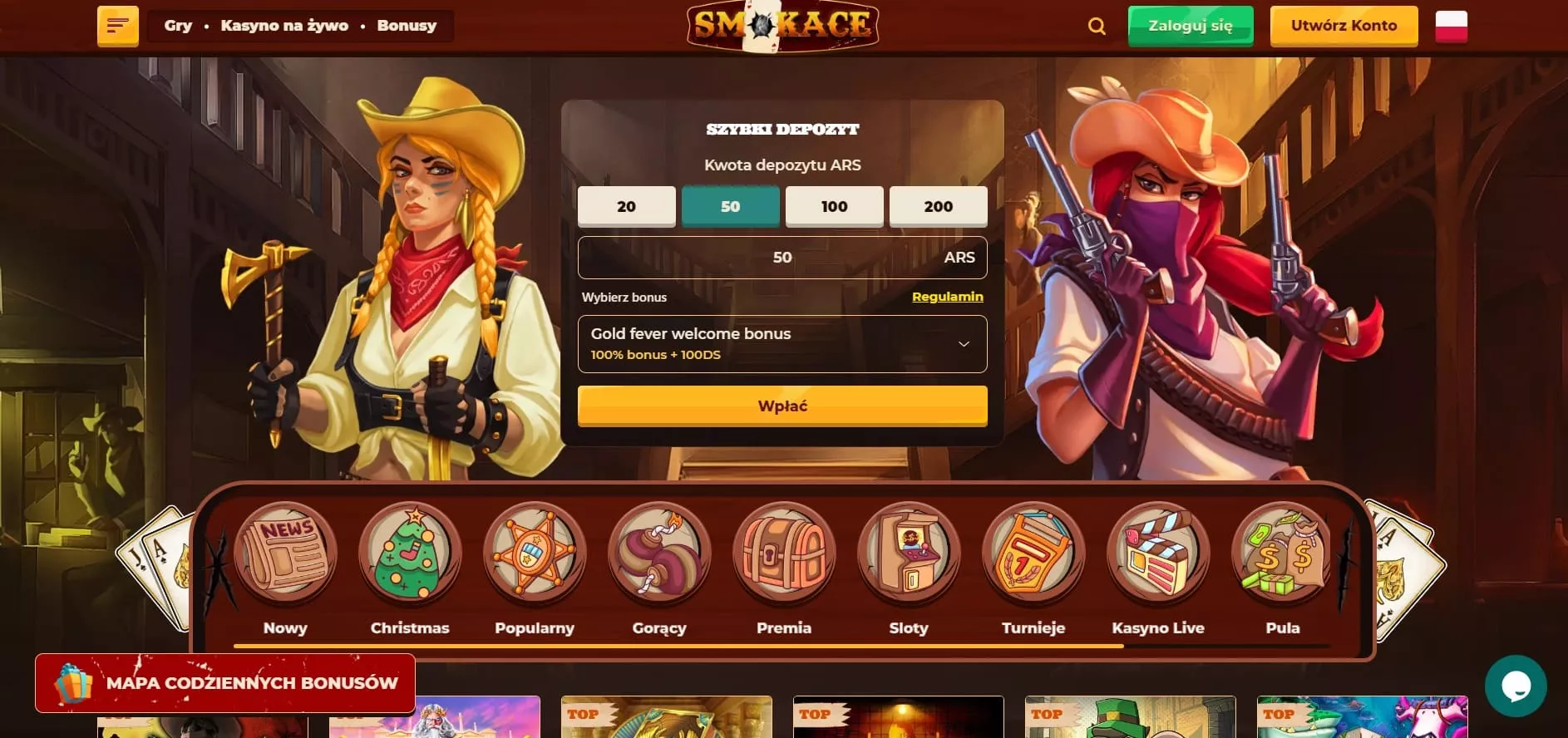1568x738 pixels.
Task: Pick the 200 deposit amount
Action: (x=938, y=206)
